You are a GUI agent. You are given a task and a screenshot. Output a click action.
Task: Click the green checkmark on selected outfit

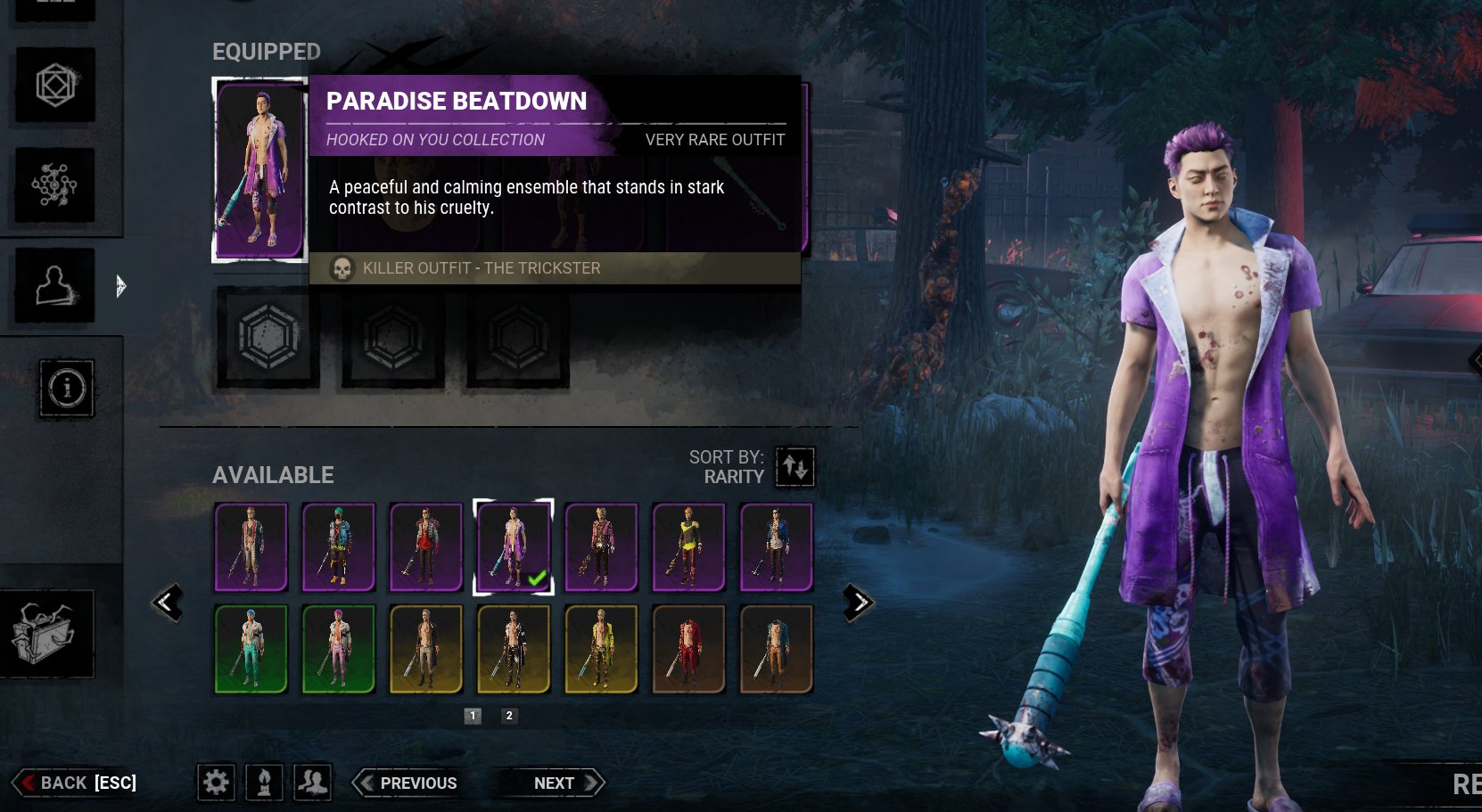pyautogui.click(x=535, y=578)
